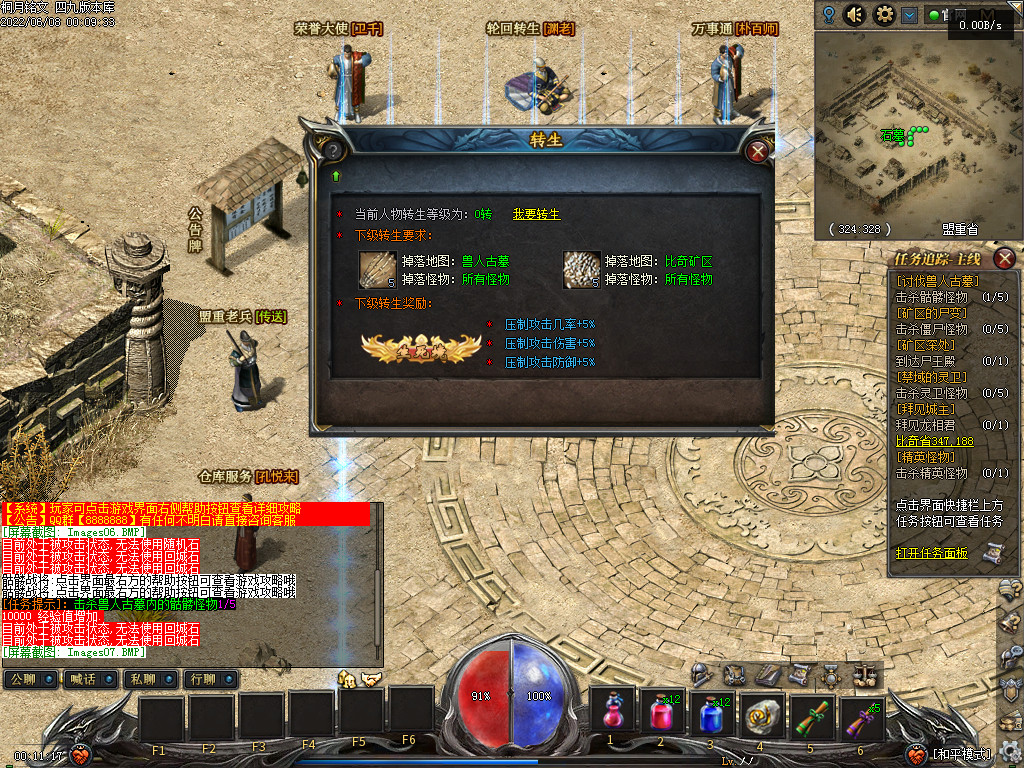Select the skeleton claw material icon

coord(378,268)
